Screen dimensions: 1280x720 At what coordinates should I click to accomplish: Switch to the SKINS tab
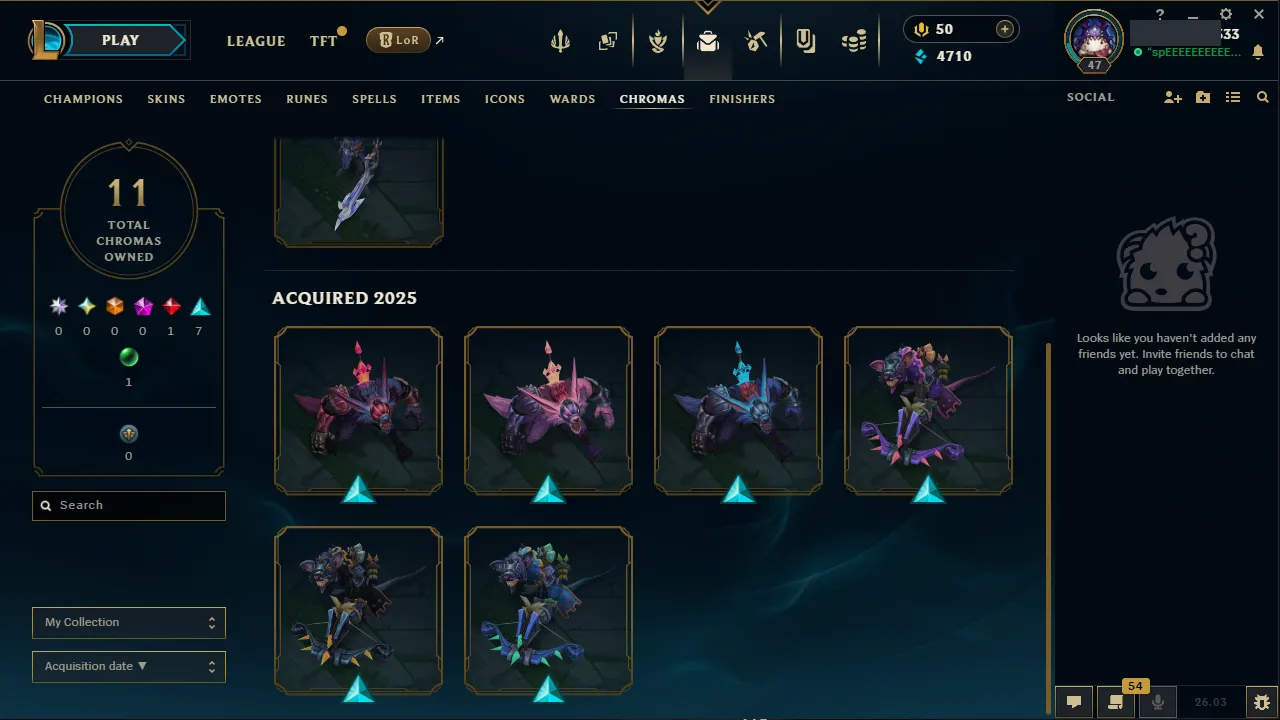(166, 99)
